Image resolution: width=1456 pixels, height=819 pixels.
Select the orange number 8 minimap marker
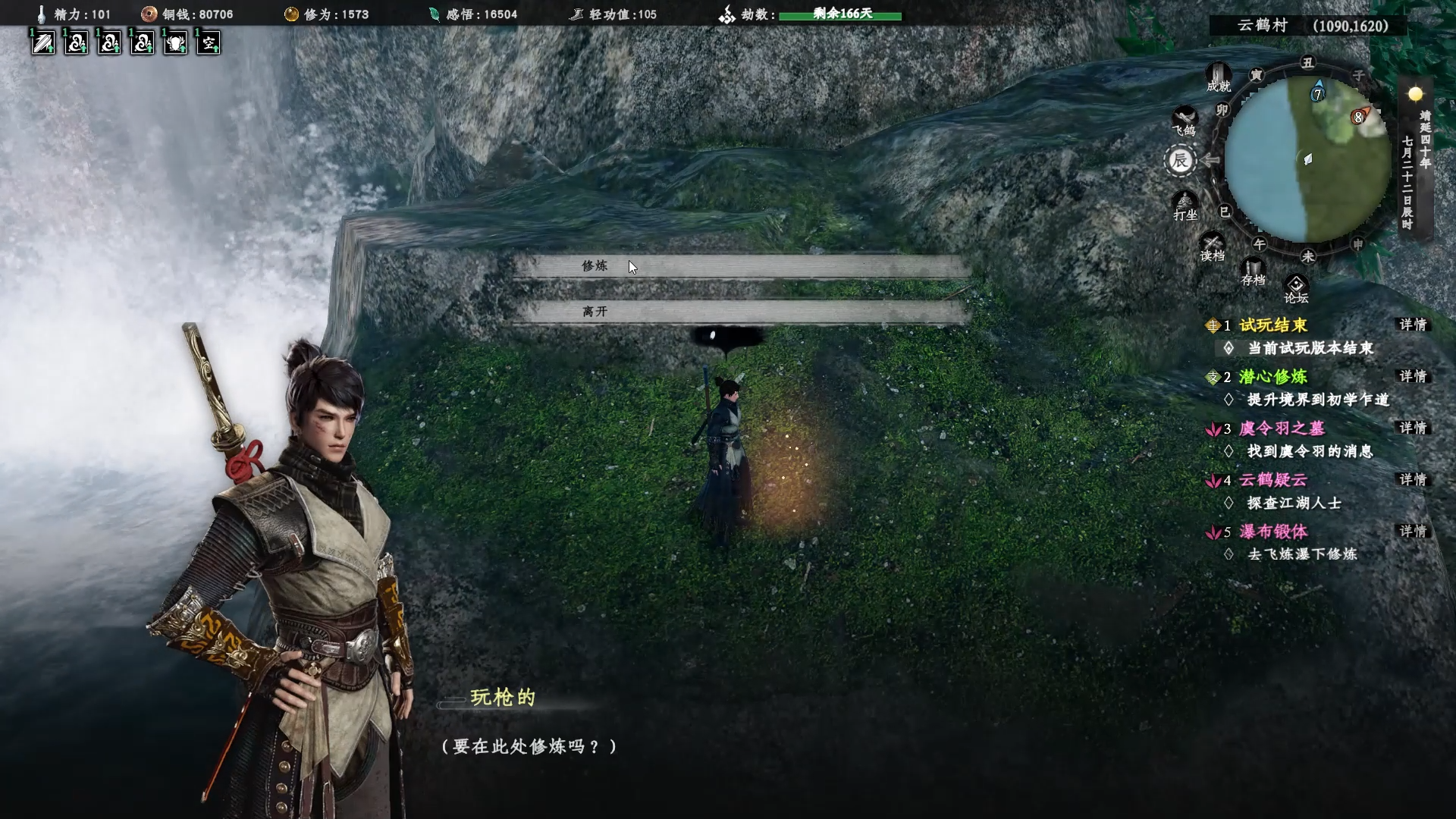pos(1359,117)
